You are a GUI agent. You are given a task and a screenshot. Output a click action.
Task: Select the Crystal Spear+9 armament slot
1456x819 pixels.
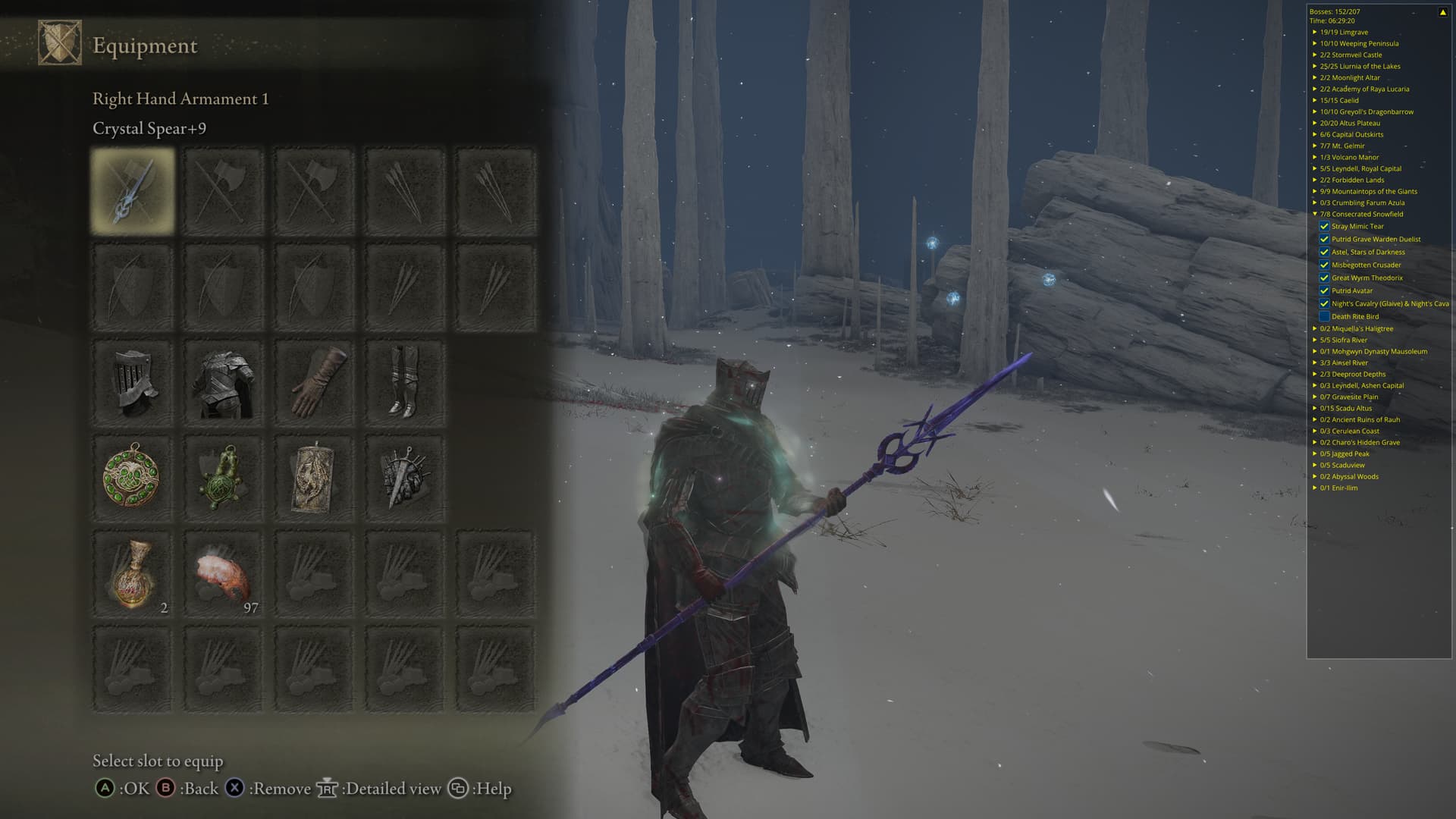tap(133, 190)
